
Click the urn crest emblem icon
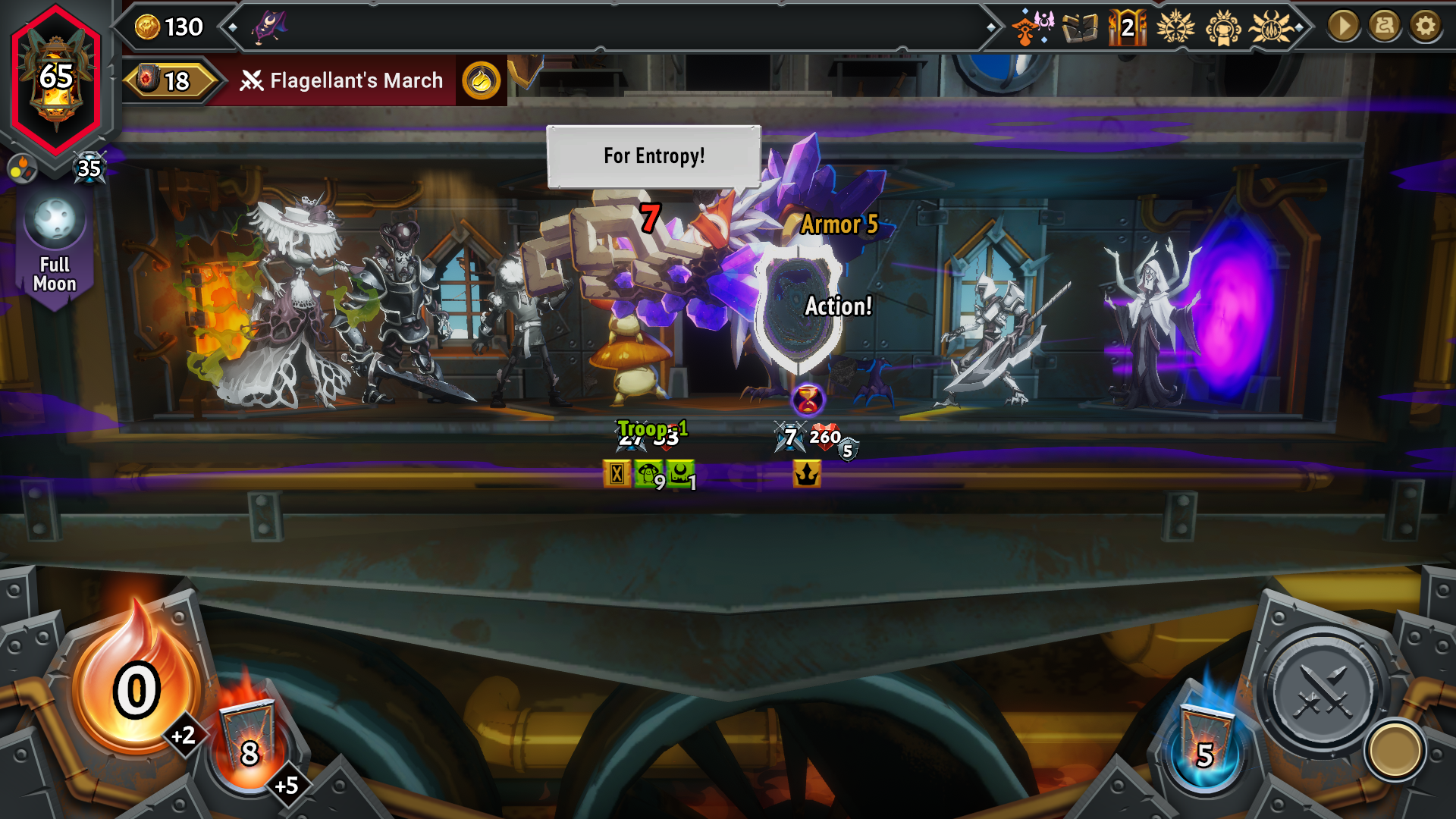click(x=1222, y=27)
